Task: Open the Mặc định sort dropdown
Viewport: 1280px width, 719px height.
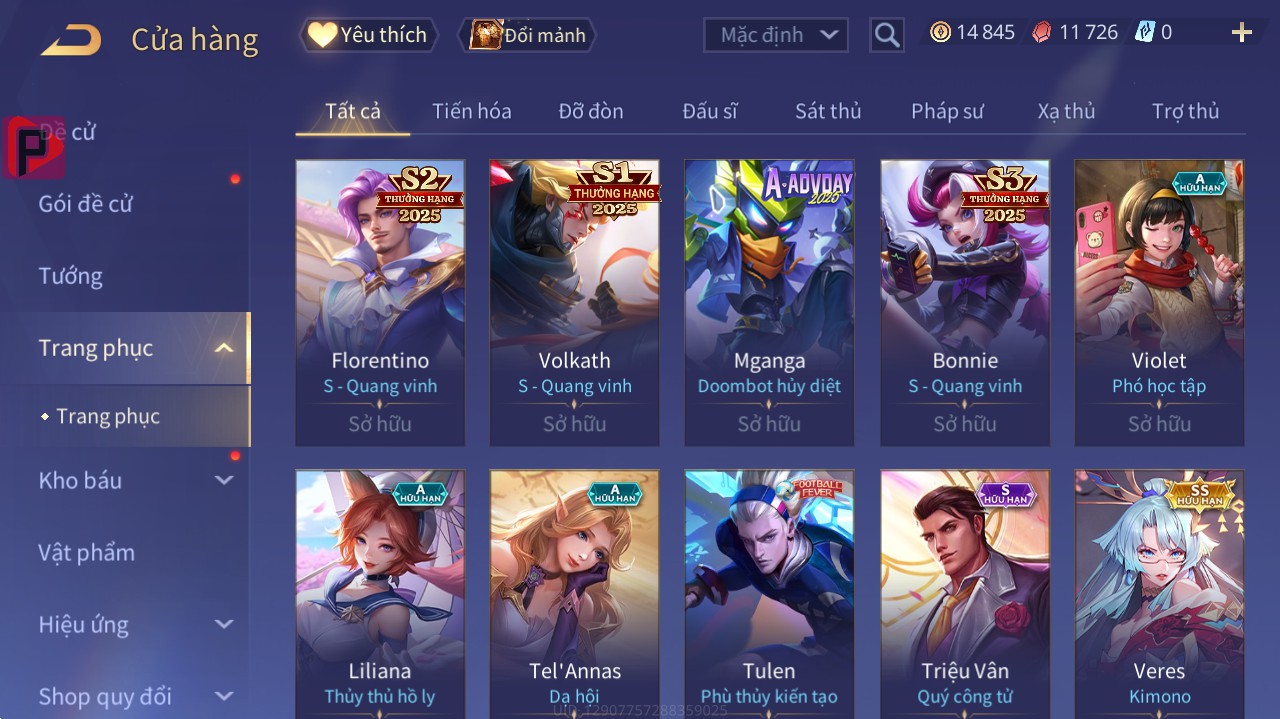Action: [776, 35]
